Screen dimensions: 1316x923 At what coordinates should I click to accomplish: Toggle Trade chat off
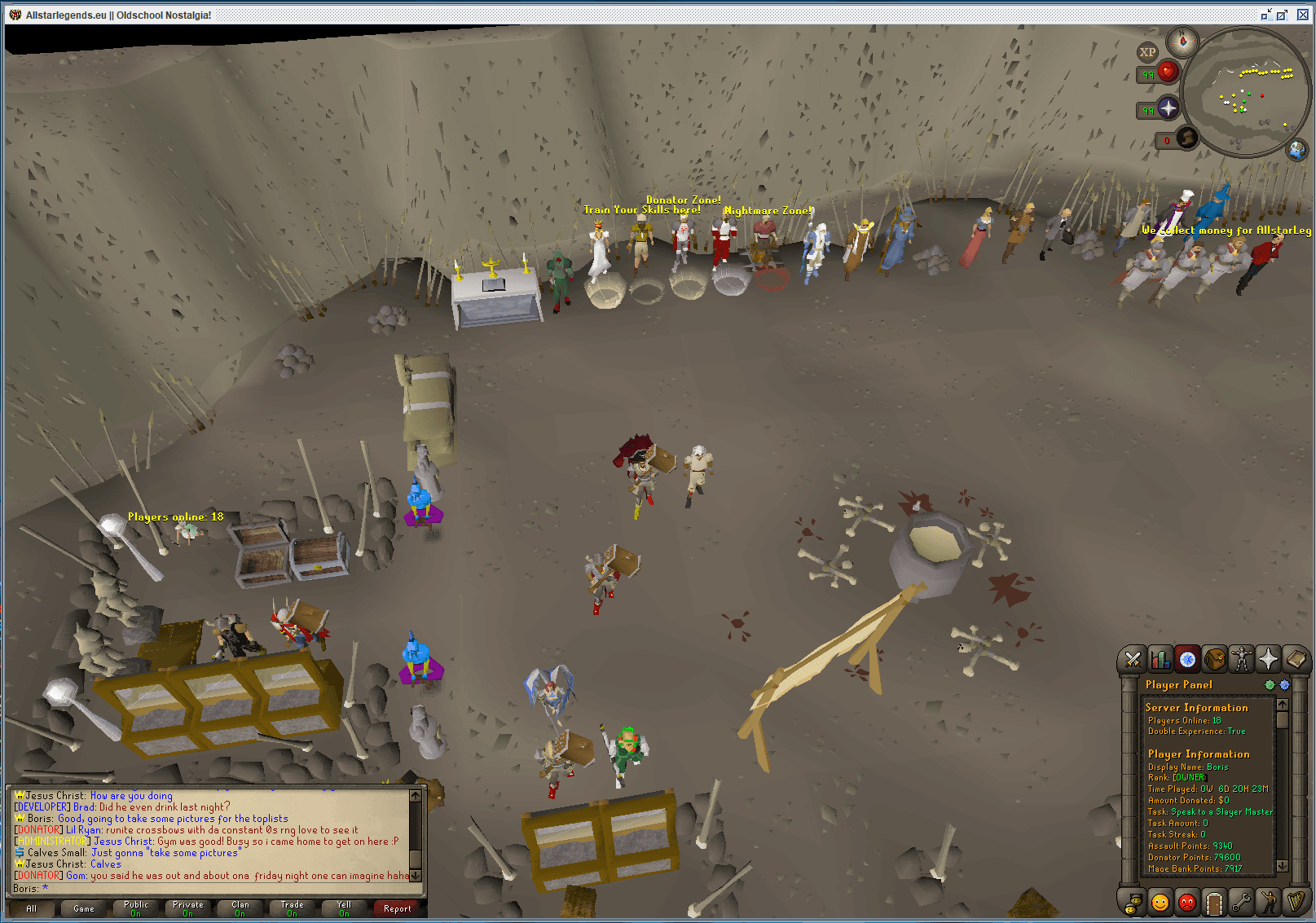coord(291,908)
